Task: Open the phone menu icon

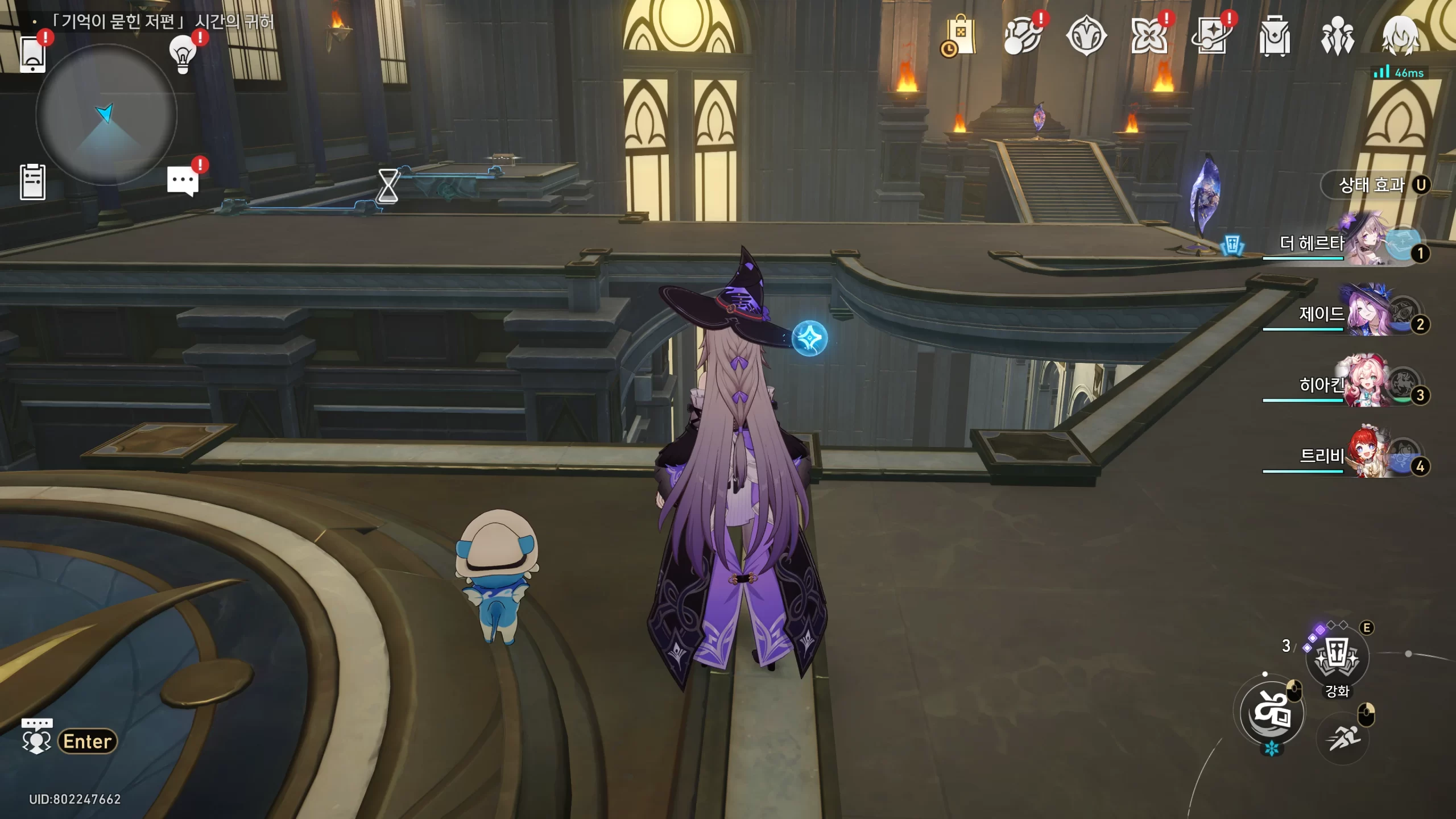Action: coord(33,55)
